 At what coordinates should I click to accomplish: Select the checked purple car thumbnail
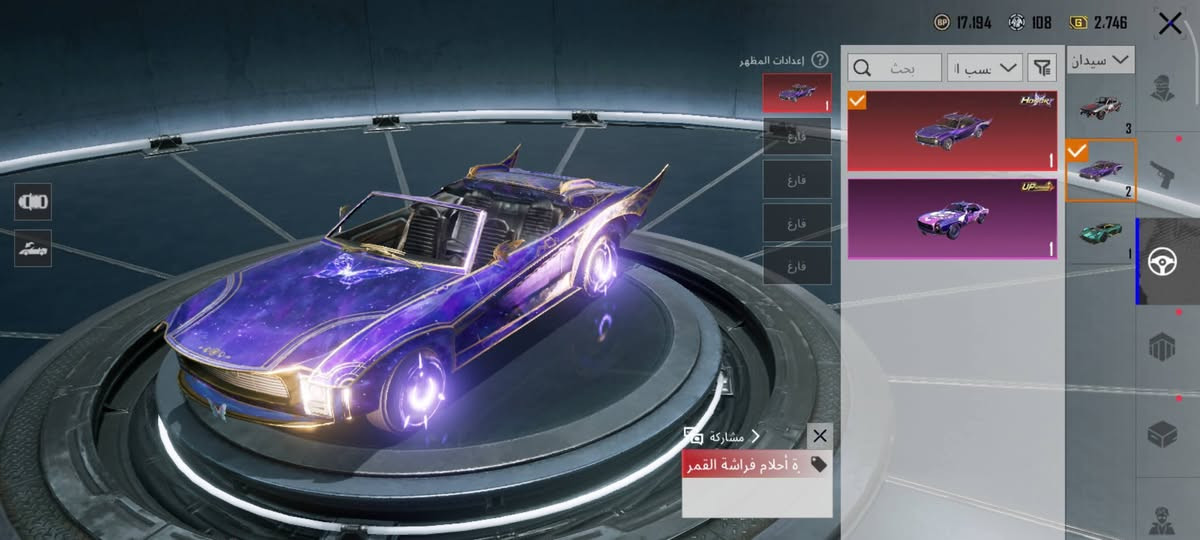pyautogui.click(x=1101, y=170)
